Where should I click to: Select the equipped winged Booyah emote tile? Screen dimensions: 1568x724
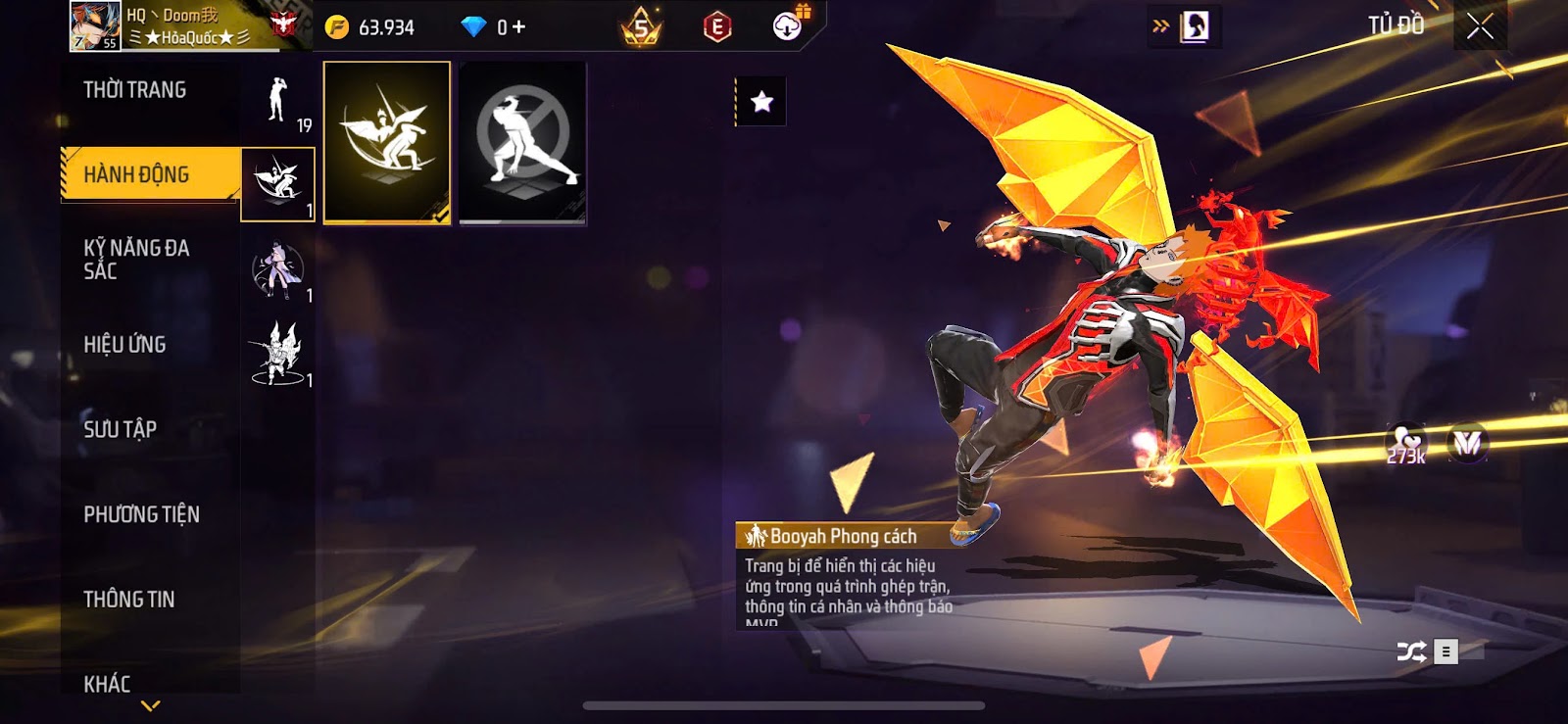click(387, 142)
